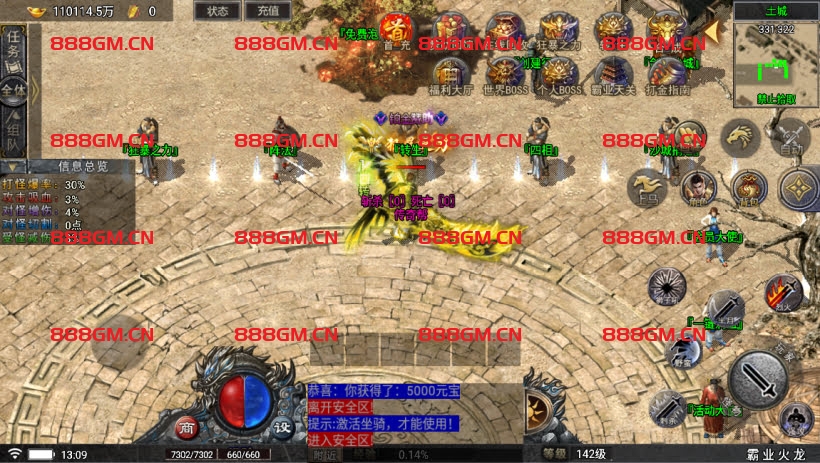Activate the 烈火 fire skill
Screen dimensions: 820x463
pos(781,292)
